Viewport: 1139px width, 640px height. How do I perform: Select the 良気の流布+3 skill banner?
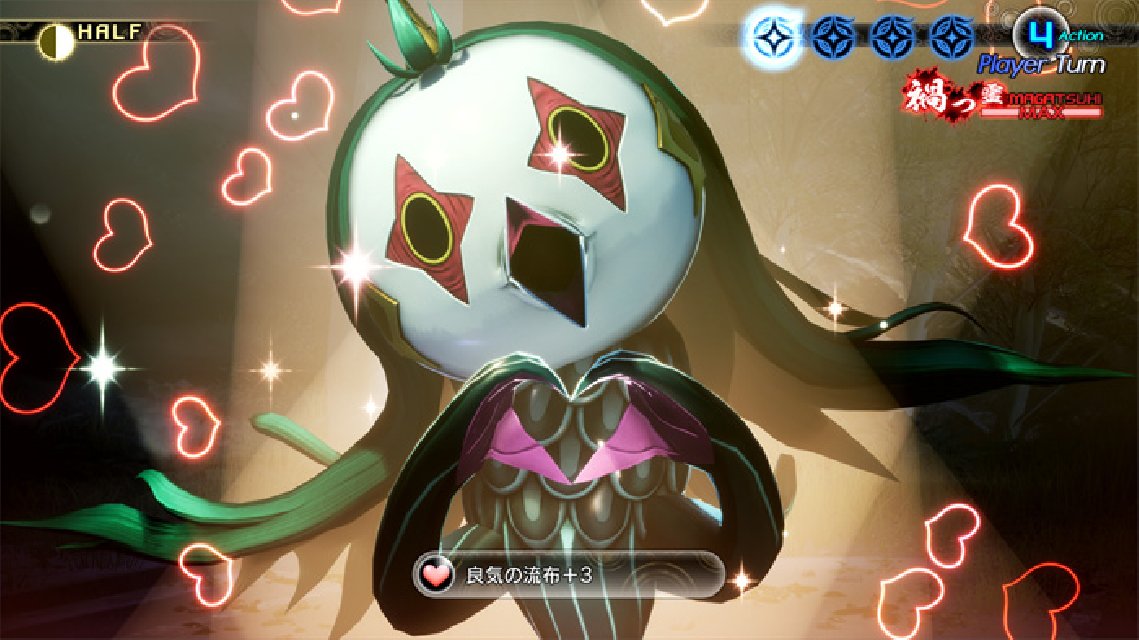(568, 575)
